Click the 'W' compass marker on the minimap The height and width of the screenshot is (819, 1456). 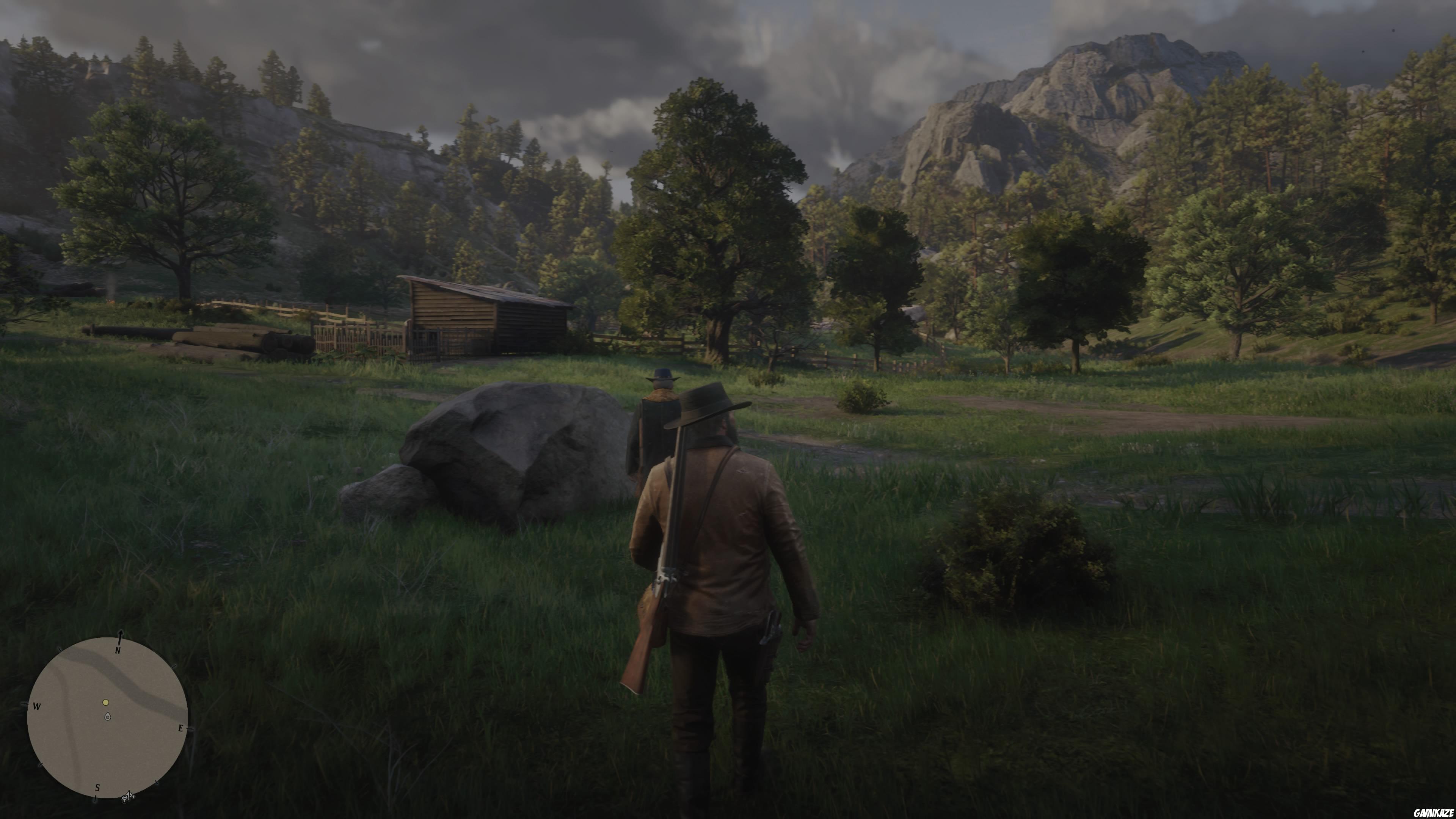coord(37,706)
